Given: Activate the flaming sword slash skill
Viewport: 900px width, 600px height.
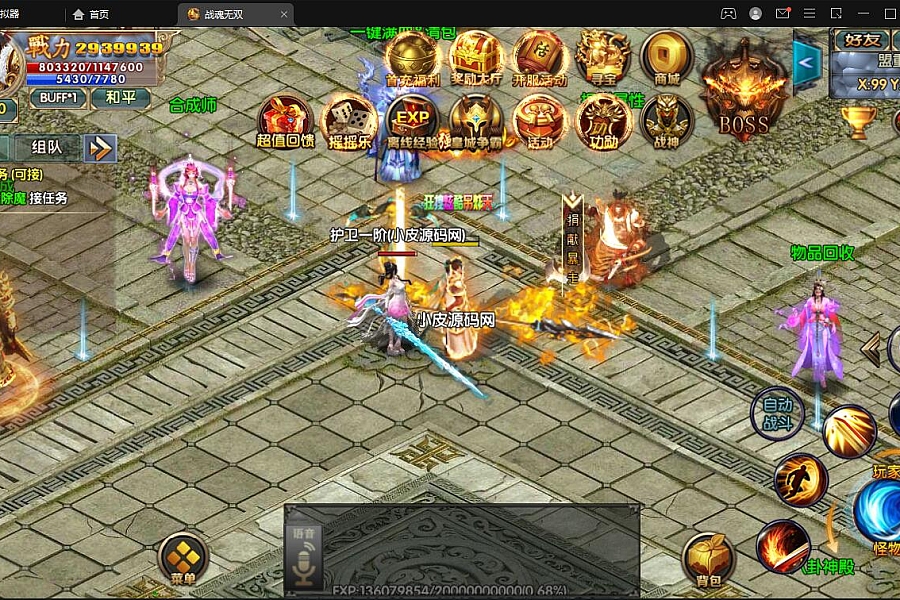Looking at the screenshot, I should coord(783,546).
